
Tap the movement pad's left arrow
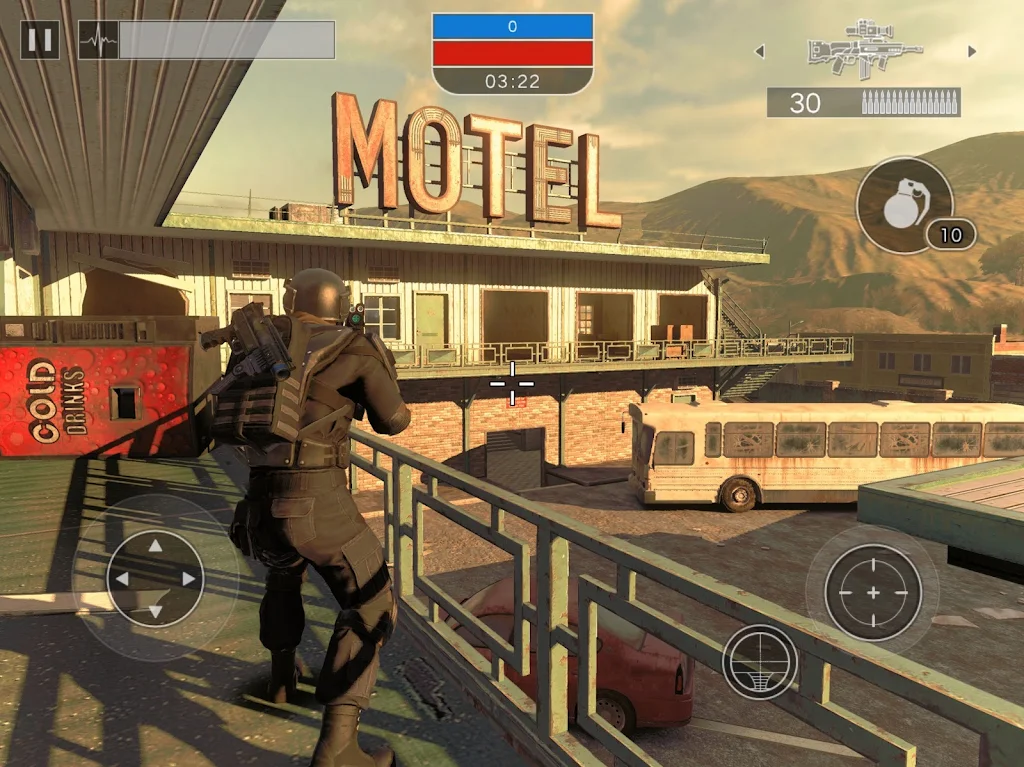(121, 579)
